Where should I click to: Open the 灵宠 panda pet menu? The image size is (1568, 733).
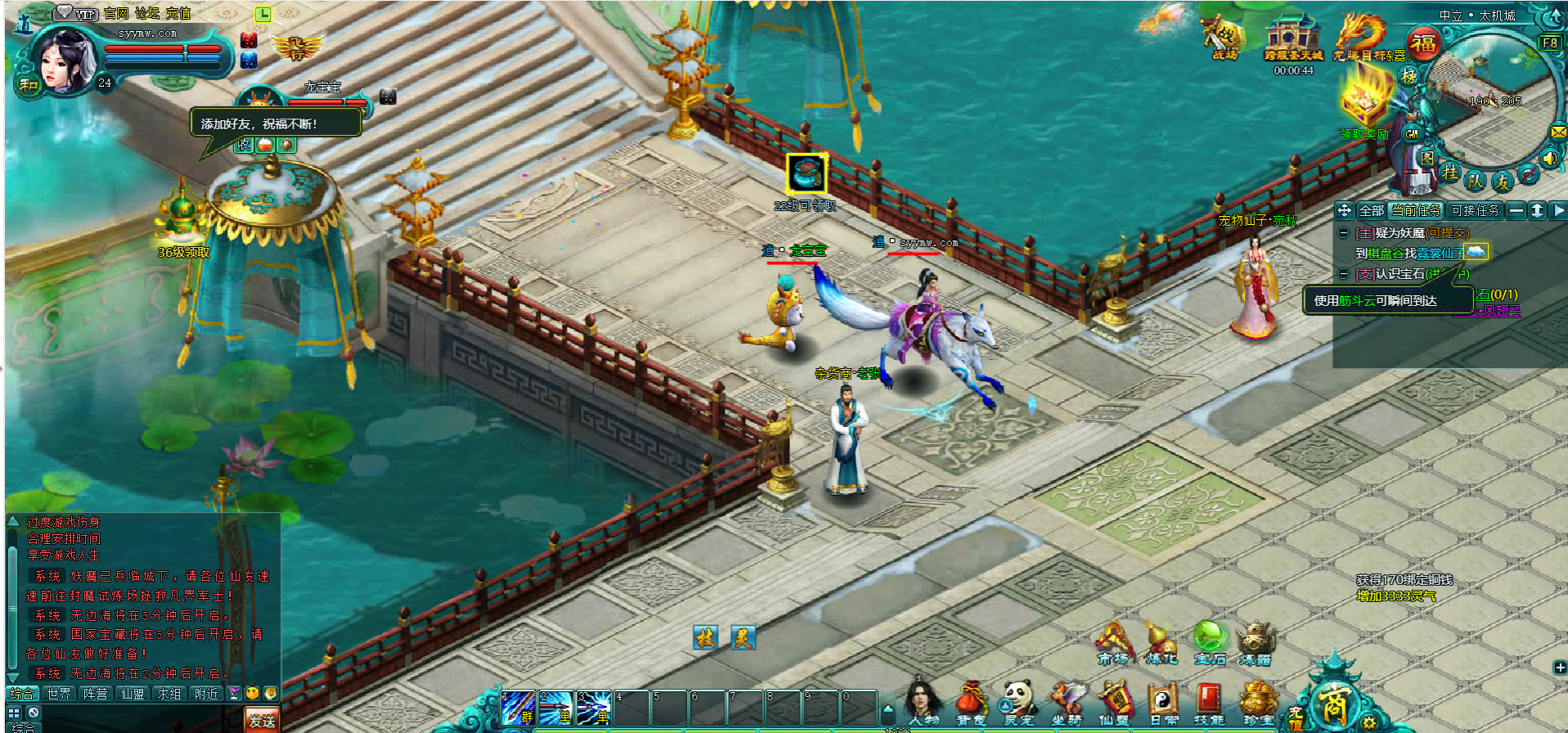(1019, 702)
